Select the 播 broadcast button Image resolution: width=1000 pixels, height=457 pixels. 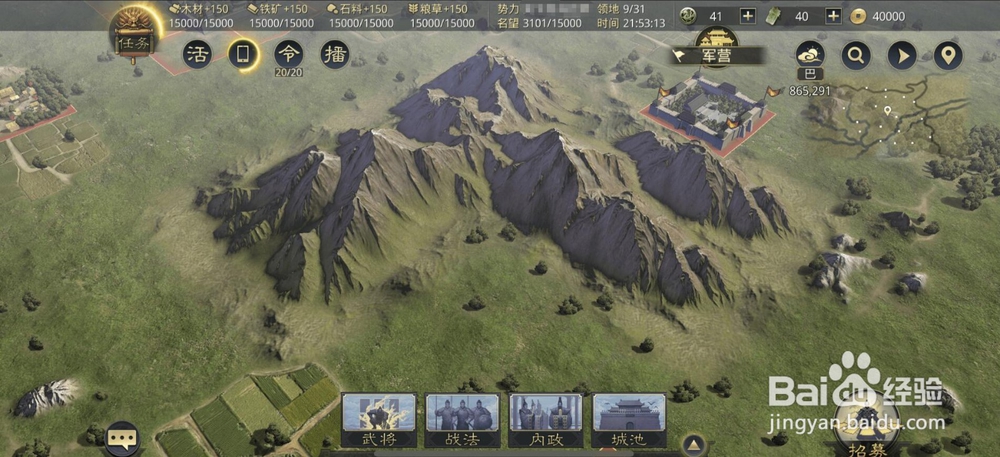point(334,54)
